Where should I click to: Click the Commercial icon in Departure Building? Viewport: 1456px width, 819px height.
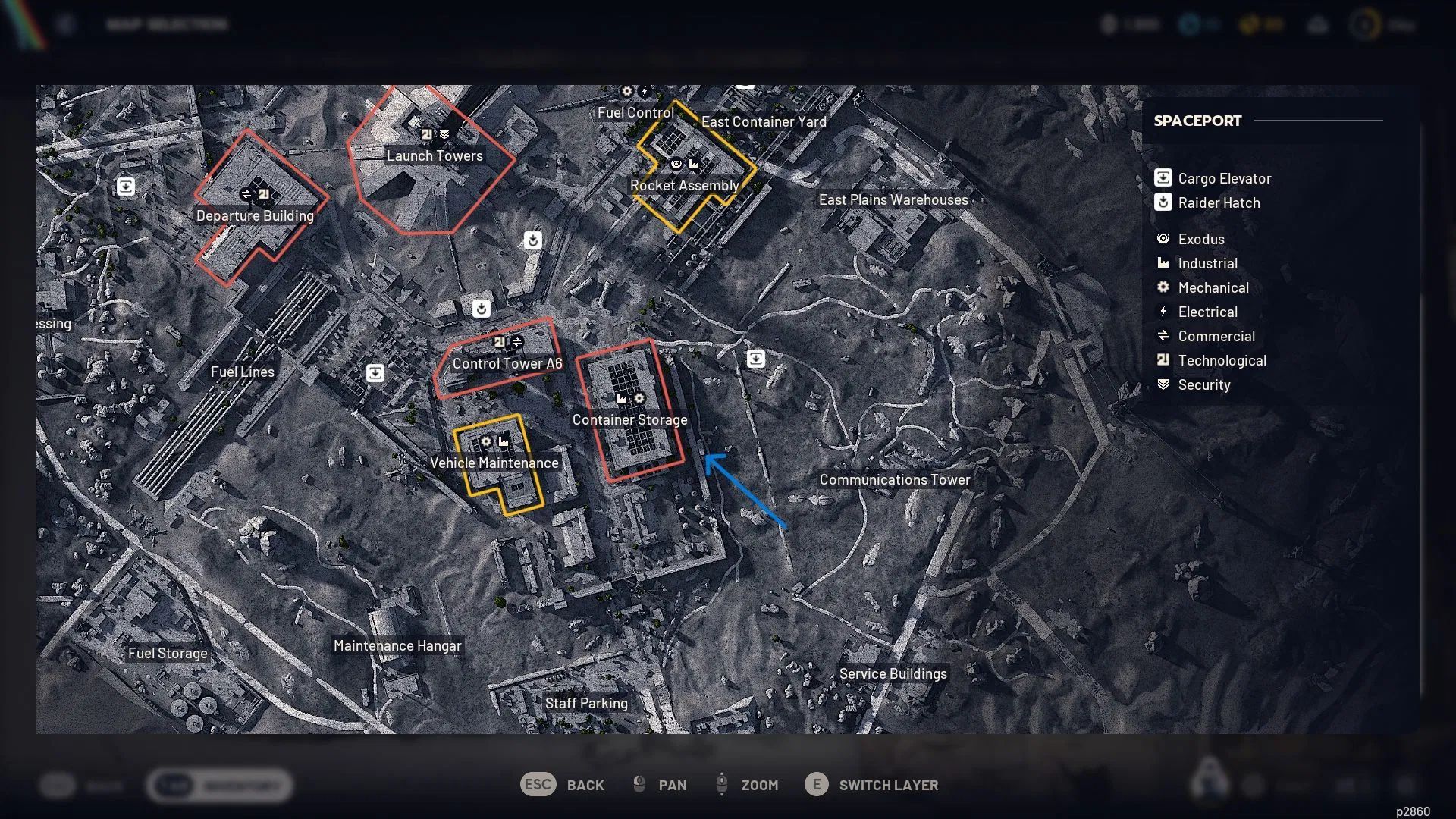[x=248, y=193]
